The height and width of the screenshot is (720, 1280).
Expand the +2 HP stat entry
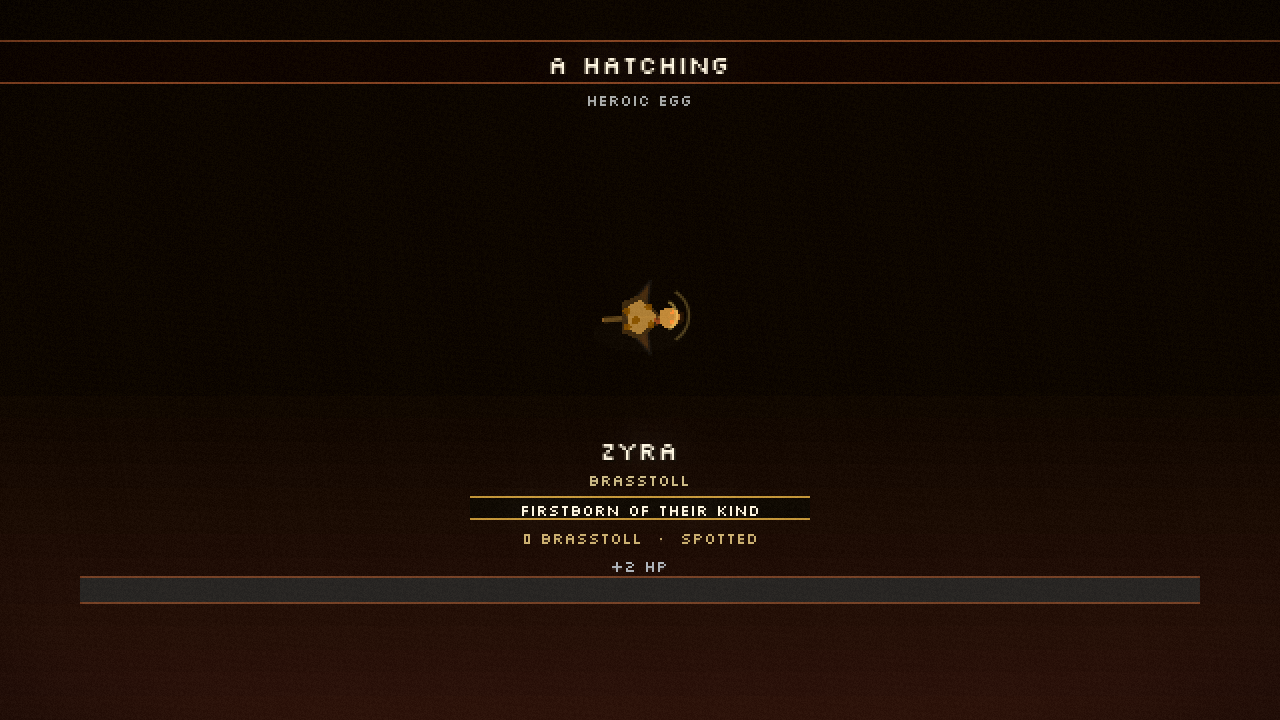[640, 567]
